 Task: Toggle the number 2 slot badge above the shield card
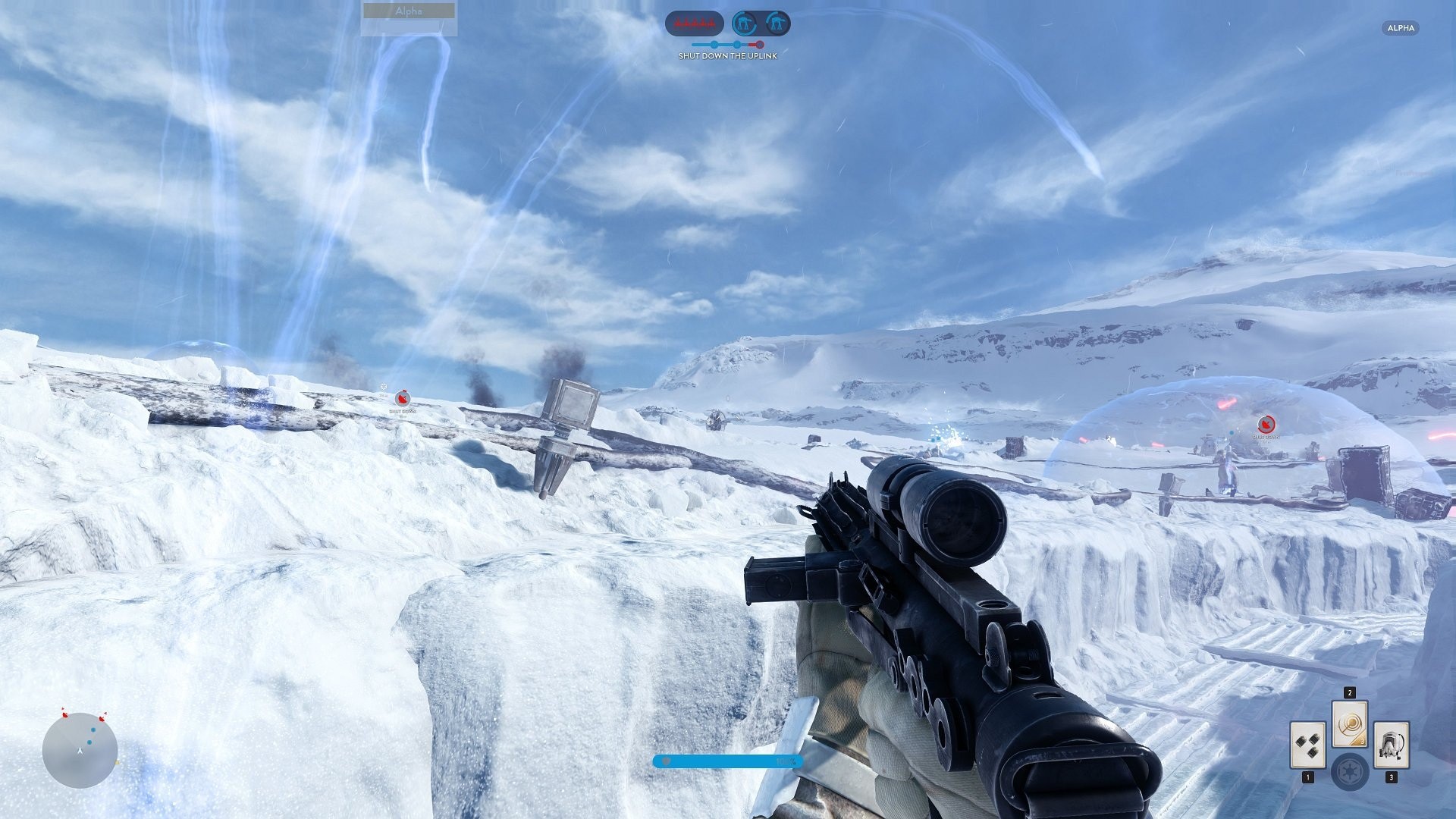(x=1350, y=693)
